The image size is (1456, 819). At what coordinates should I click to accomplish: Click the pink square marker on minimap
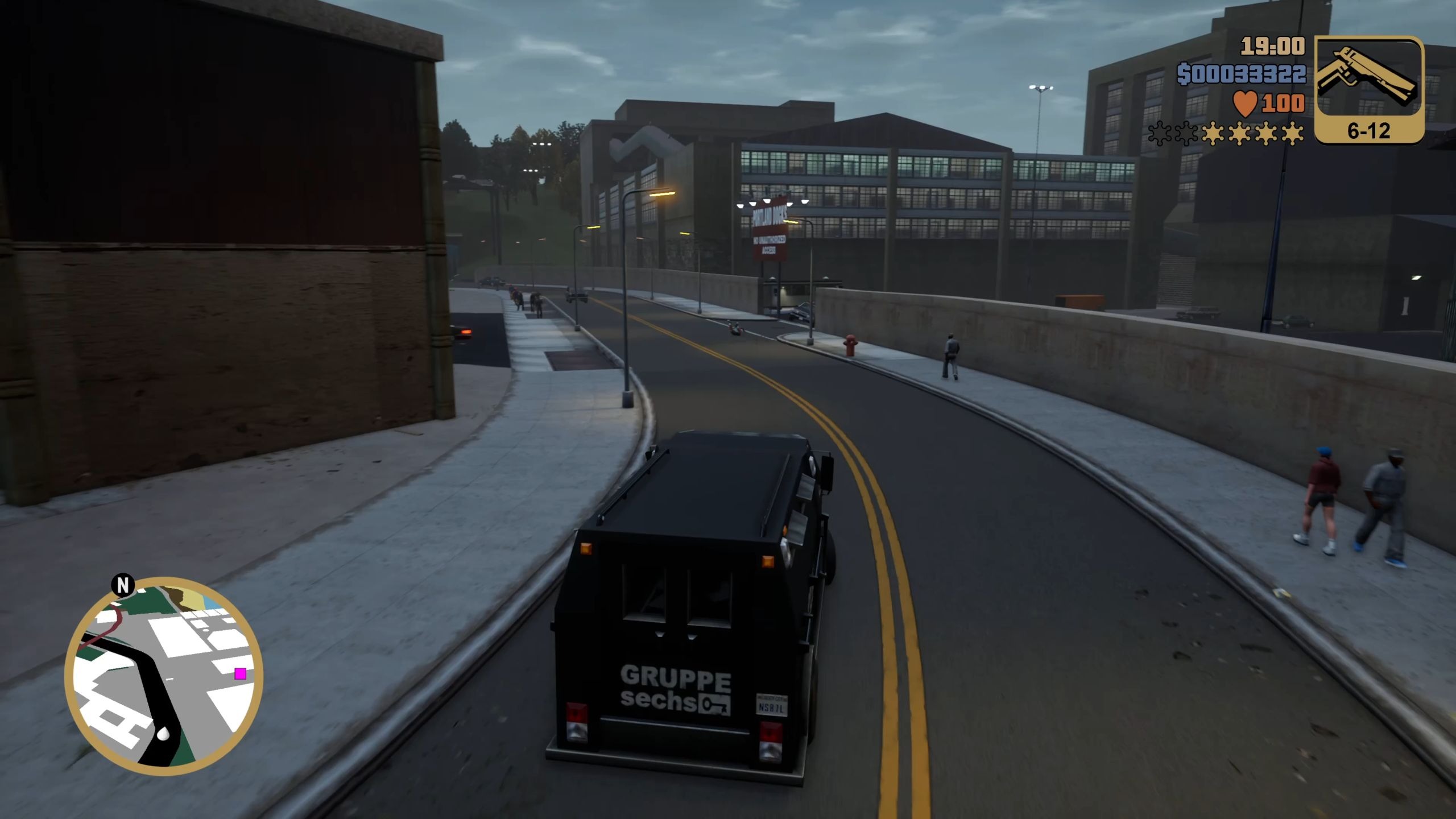(x=241, y=674)
